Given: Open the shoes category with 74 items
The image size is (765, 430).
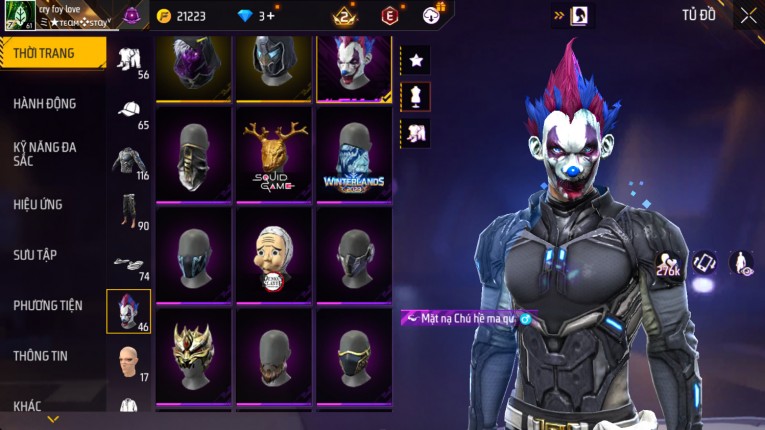Looking at the screenshot, I should coord(129,264).
